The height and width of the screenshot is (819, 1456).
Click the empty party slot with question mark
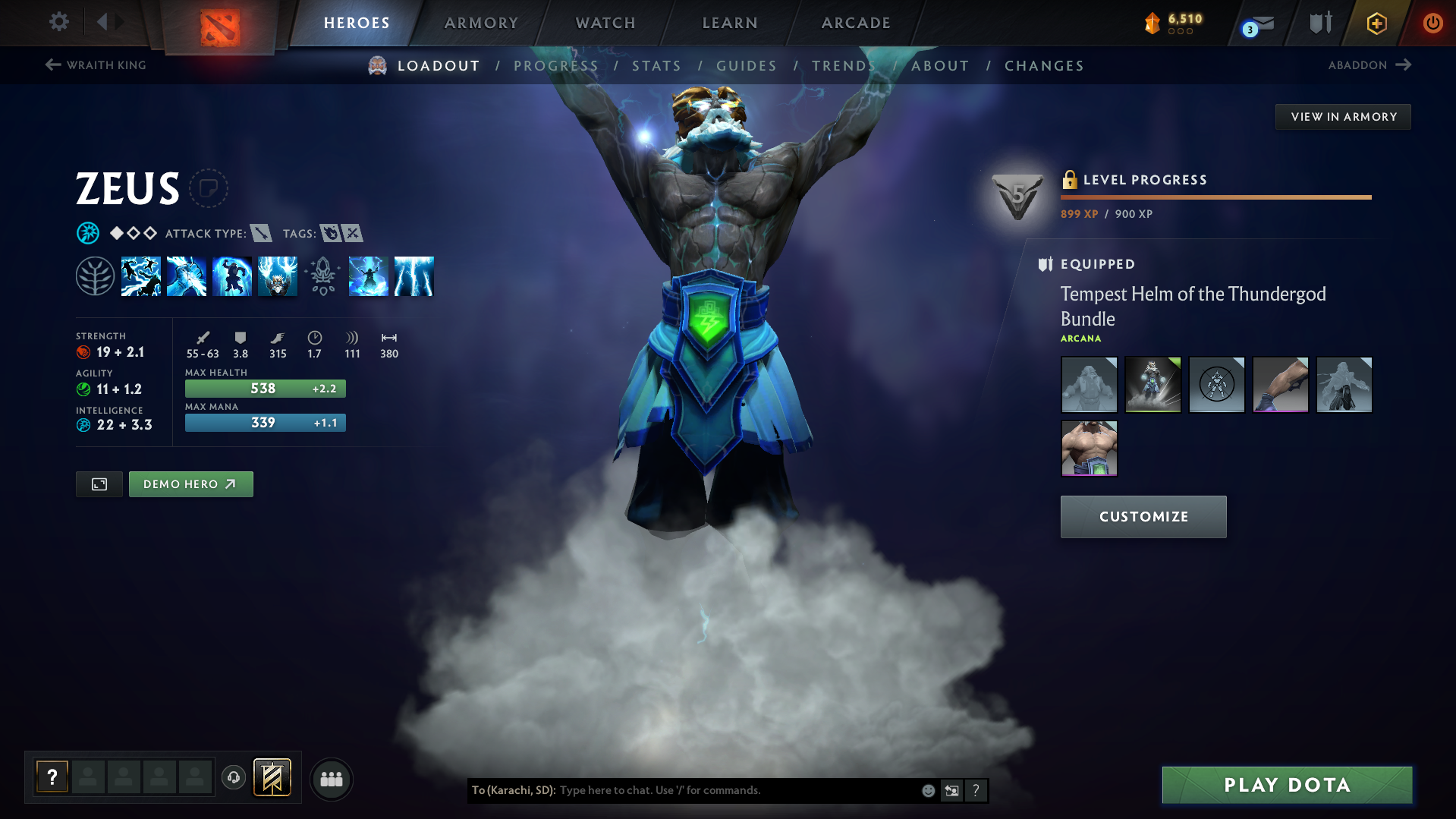click(51, 776)
